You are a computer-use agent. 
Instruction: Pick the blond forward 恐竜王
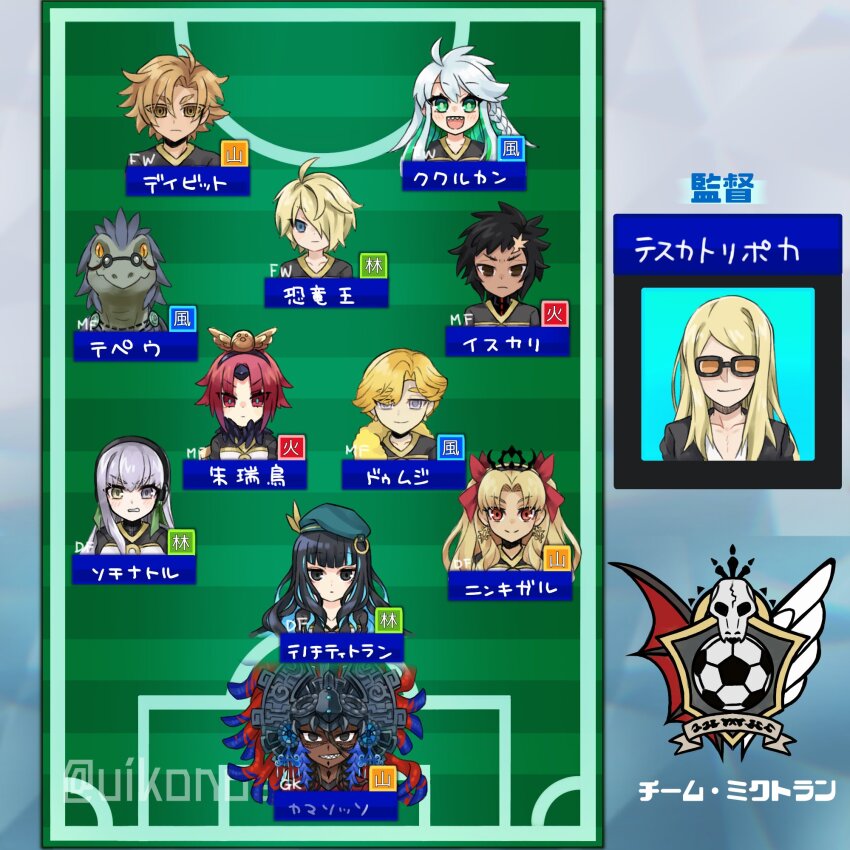tap(318, 225)
